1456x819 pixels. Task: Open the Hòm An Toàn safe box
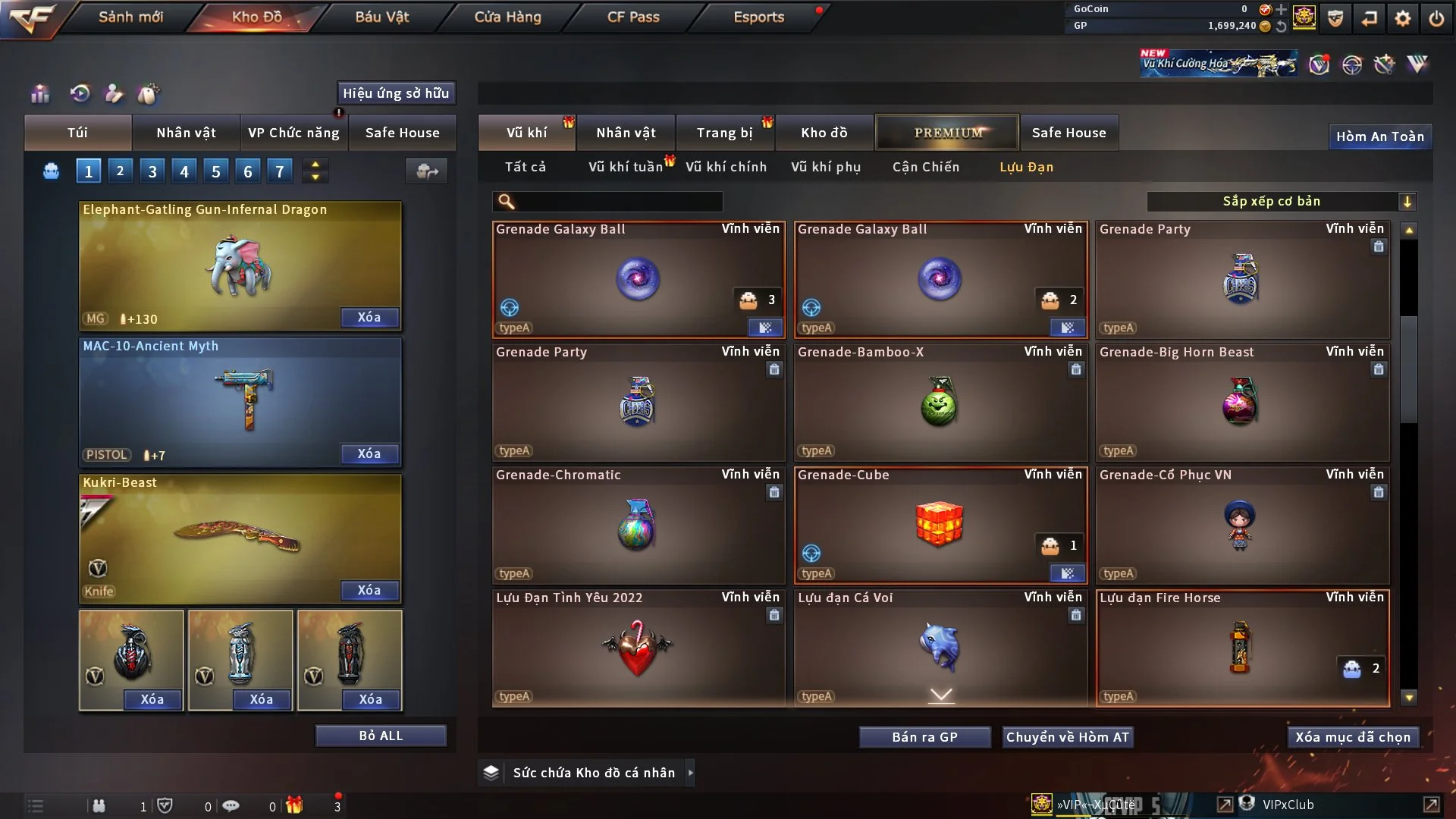1379,136
